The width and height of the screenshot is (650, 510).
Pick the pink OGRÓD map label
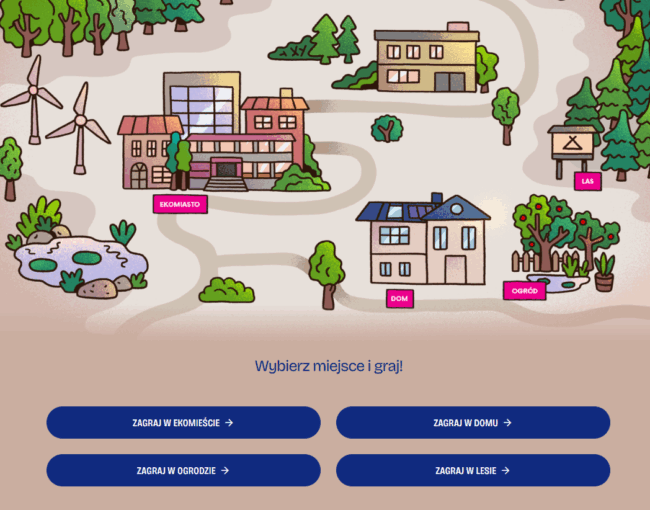coord(524,291)
